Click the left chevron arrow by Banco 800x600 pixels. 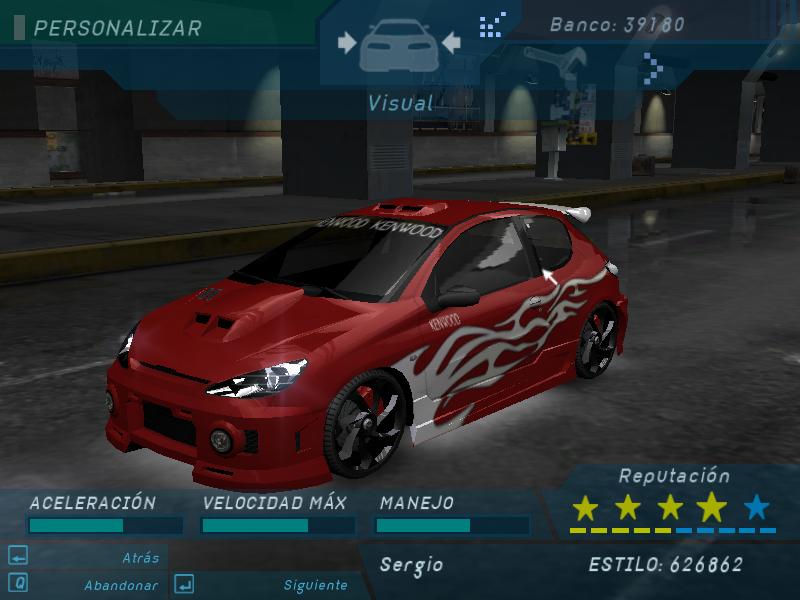point(492,25)
